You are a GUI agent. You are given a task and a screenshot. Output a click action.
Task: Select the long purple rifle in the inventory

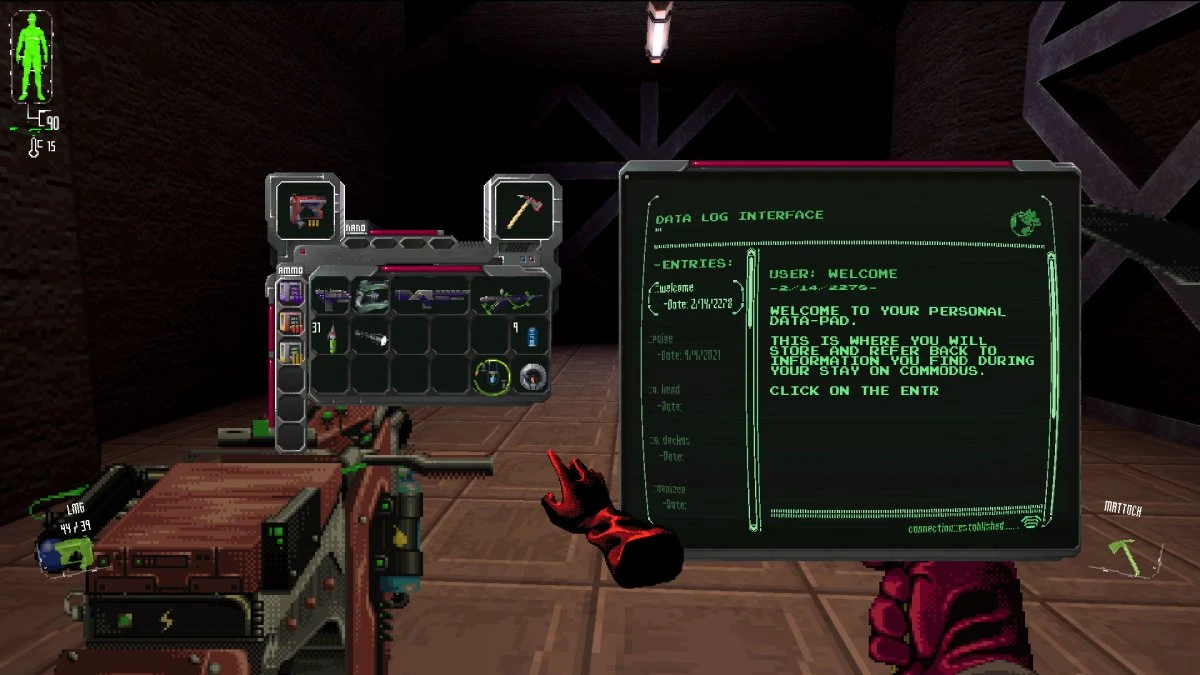[431, 296]
